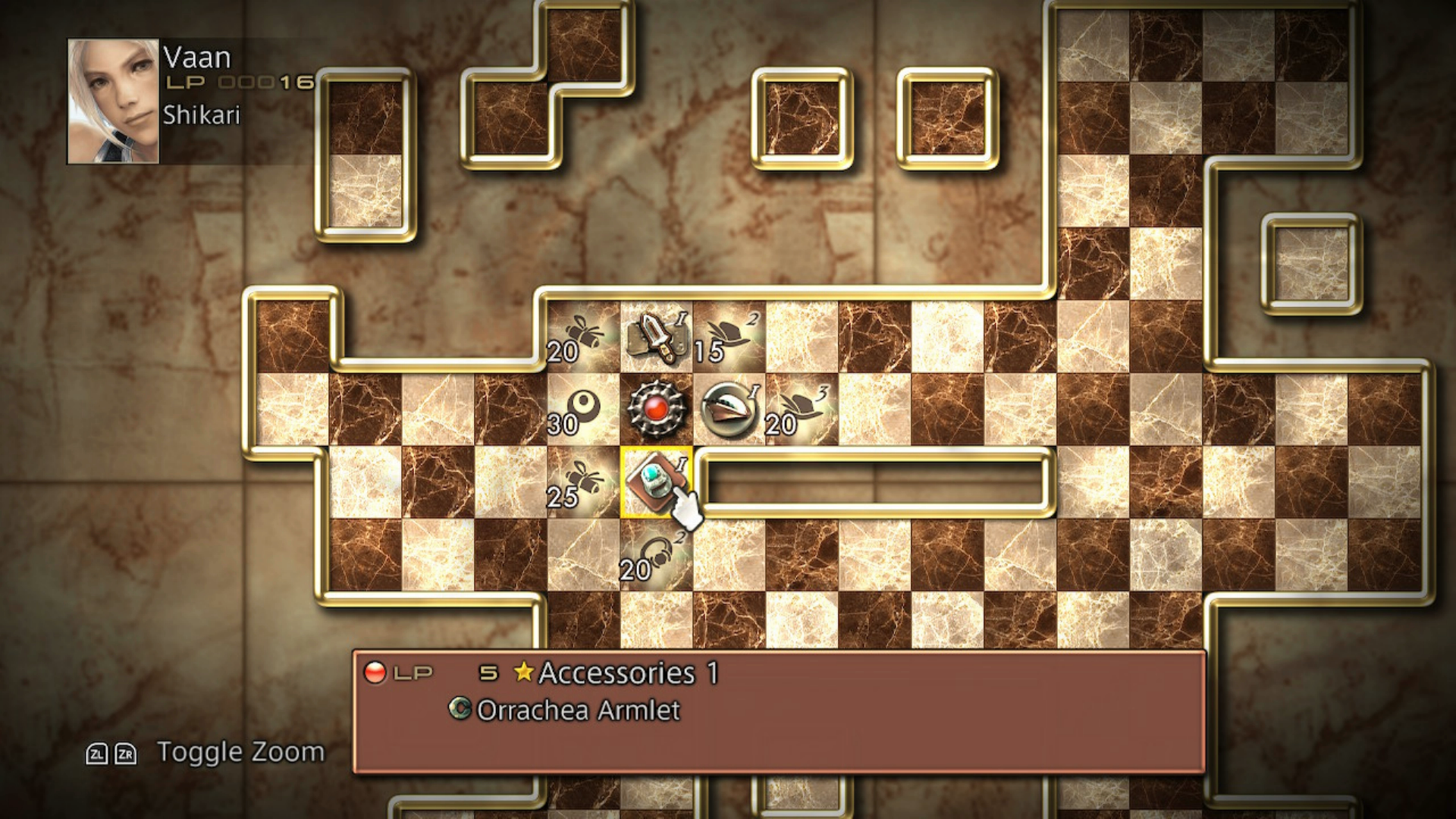This screenshot has width=1456, height=819.
Task: Choose the 20 LP accessory ring tile
Action: [656, 555]
